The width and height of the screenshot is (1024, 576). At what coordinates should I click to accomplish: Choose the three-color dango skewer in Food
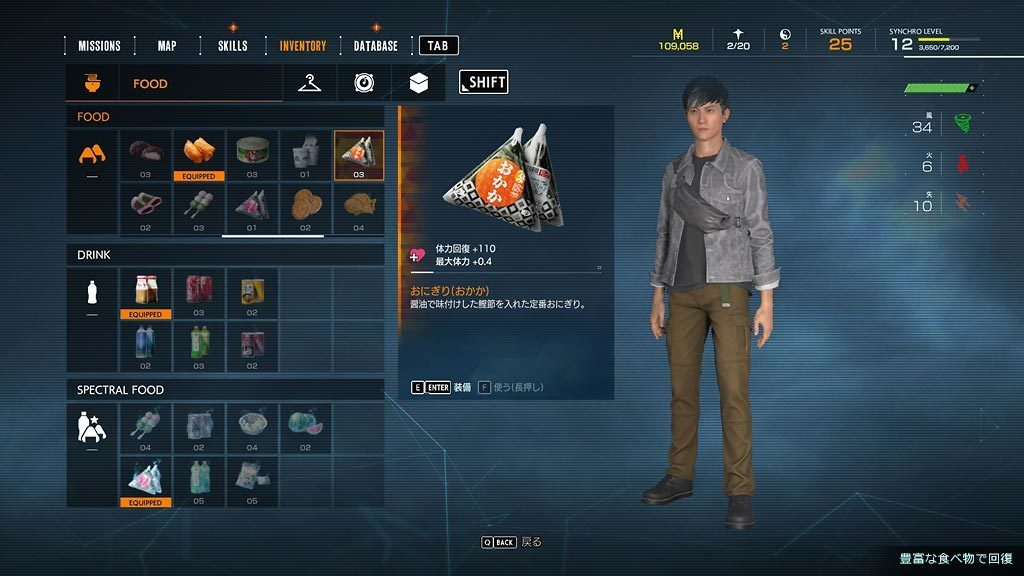pyautogui.click(x=199, y=207)
